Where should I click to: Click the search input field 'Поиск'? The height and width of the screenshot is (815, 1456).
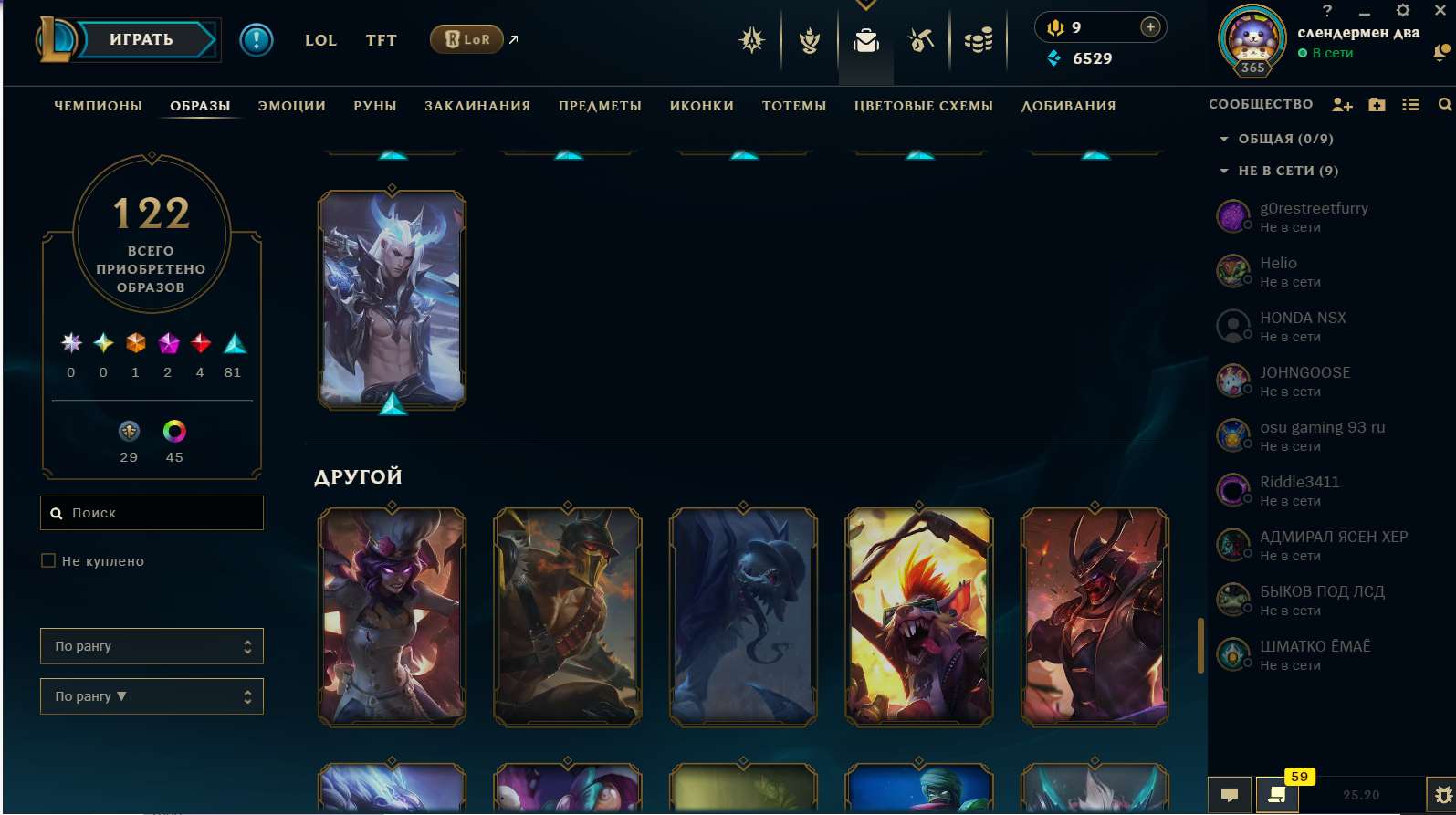[x=152, y=513]
